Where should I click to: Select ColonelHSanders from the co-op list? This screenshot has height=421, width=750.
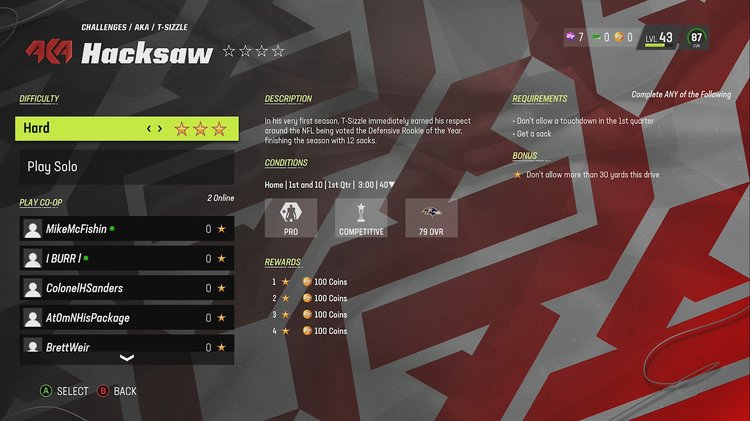point(127,288)
